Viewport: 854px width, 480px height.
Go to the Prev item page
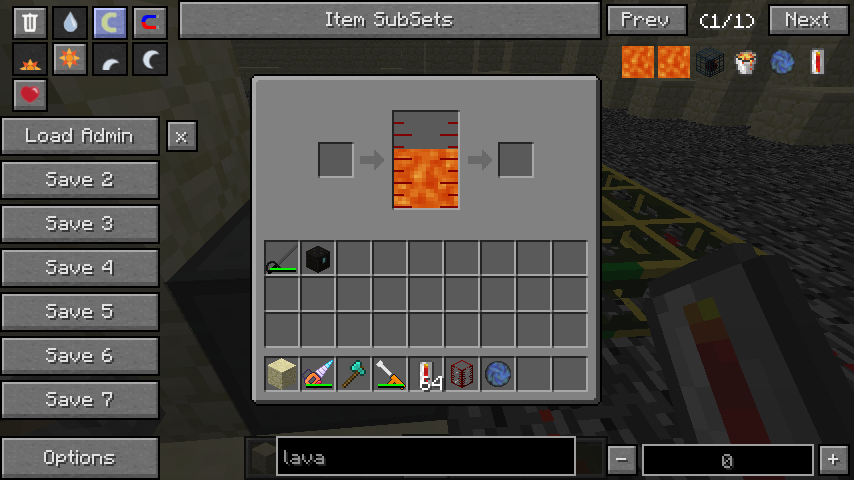click(x=645, y=20)
